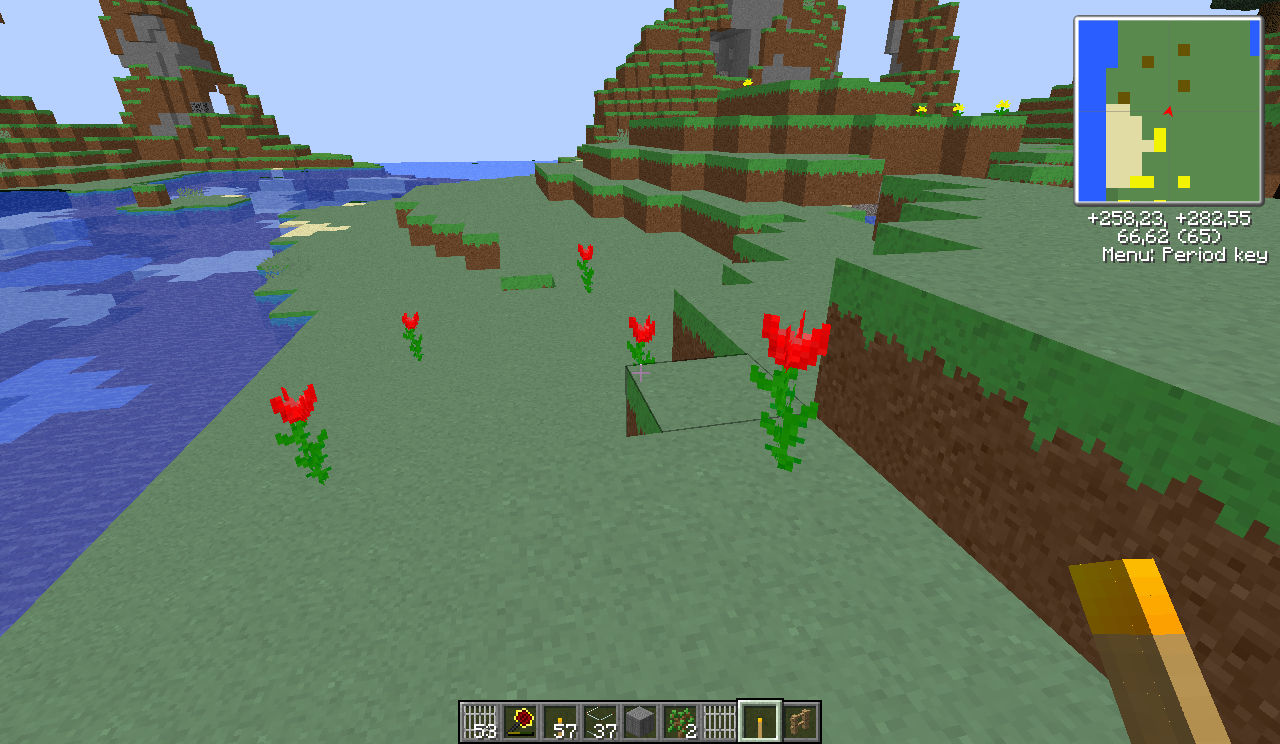
Task: Select the string stack of 37
Action: pyautogui.click(x=600, y=721)
